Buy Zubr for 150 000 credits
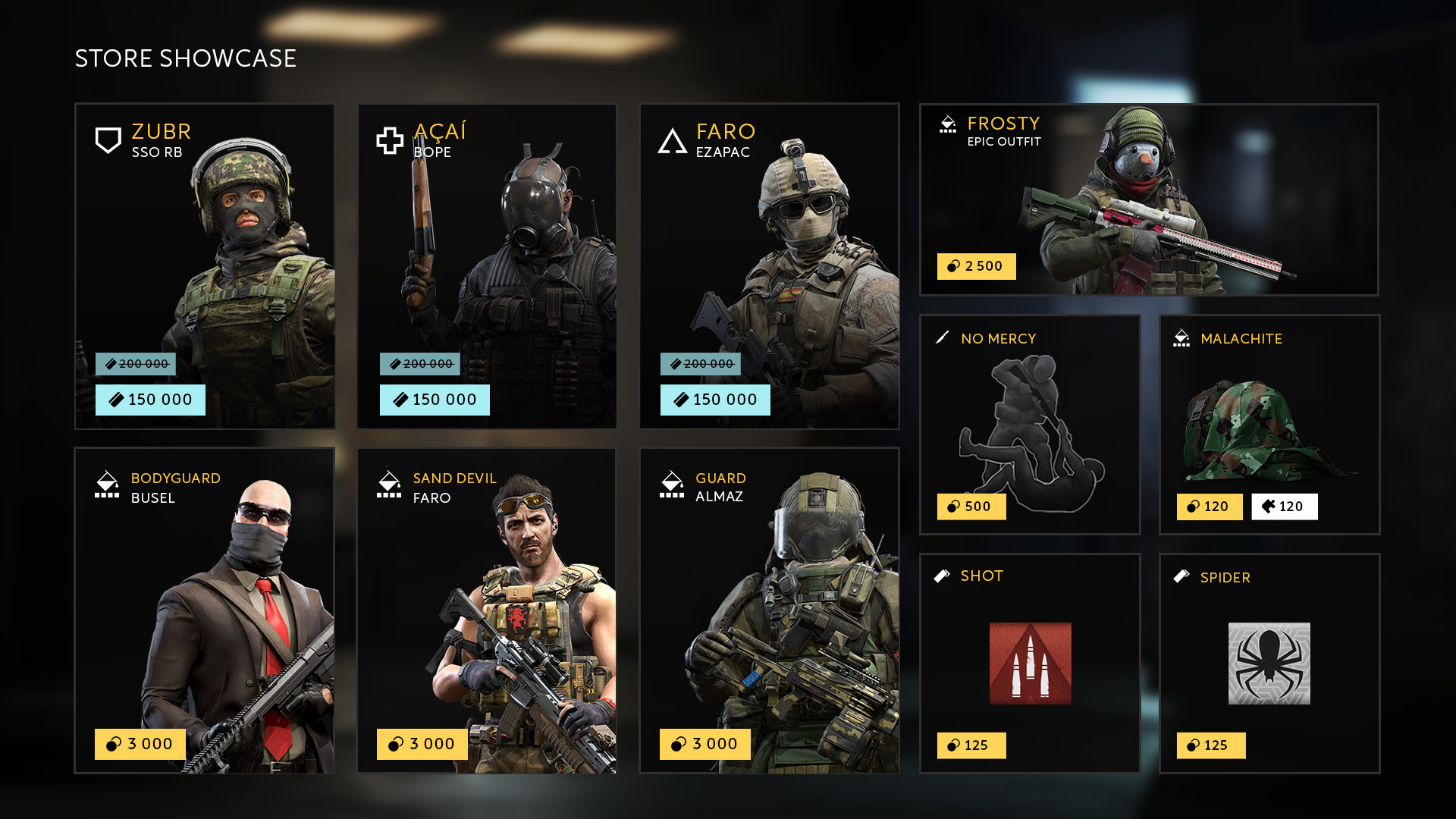Image resolution: width=1456 pixels, height=819 pixels. pyautogui.click(x=150, y=400)
